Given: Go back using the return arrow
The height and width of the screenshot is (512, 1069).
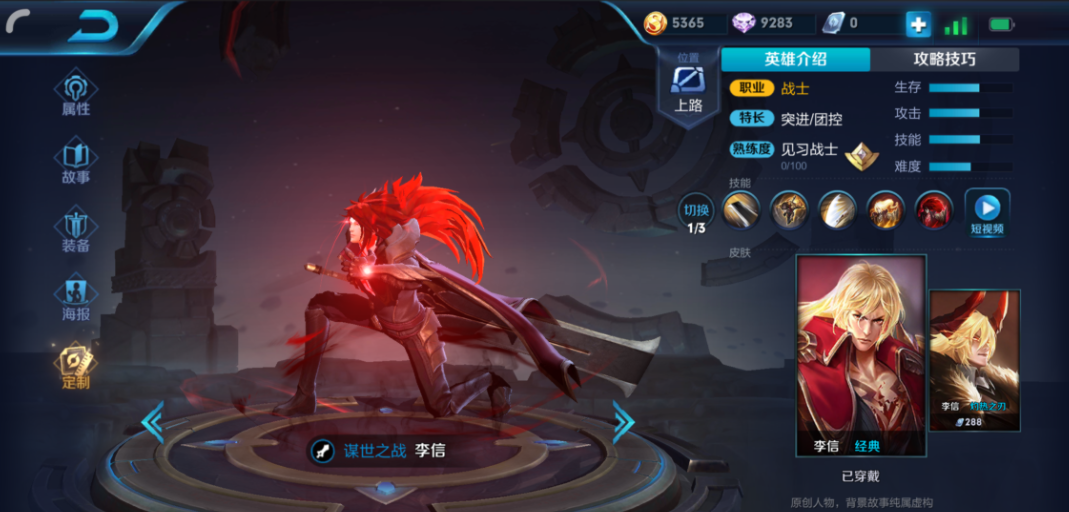Looking at the screenshot, I should [92, 26].
